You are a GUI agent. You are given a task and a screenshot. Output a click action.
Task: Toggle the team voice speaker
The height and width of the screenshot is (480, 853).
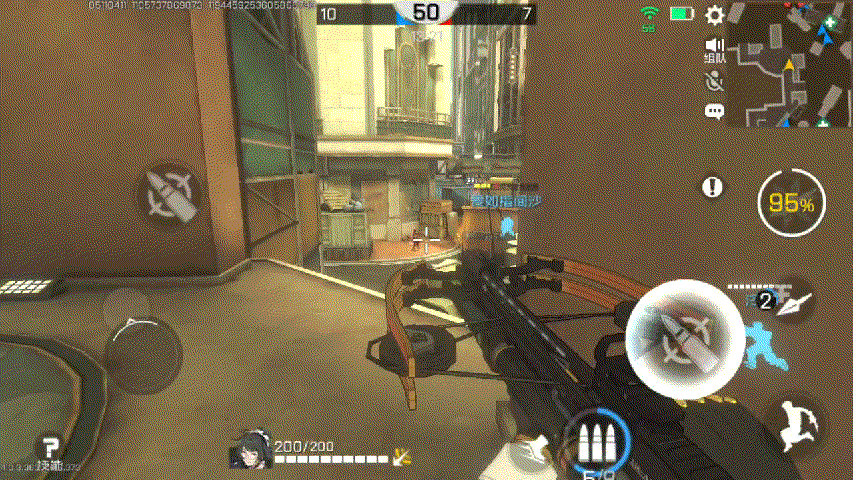point(714,46)
